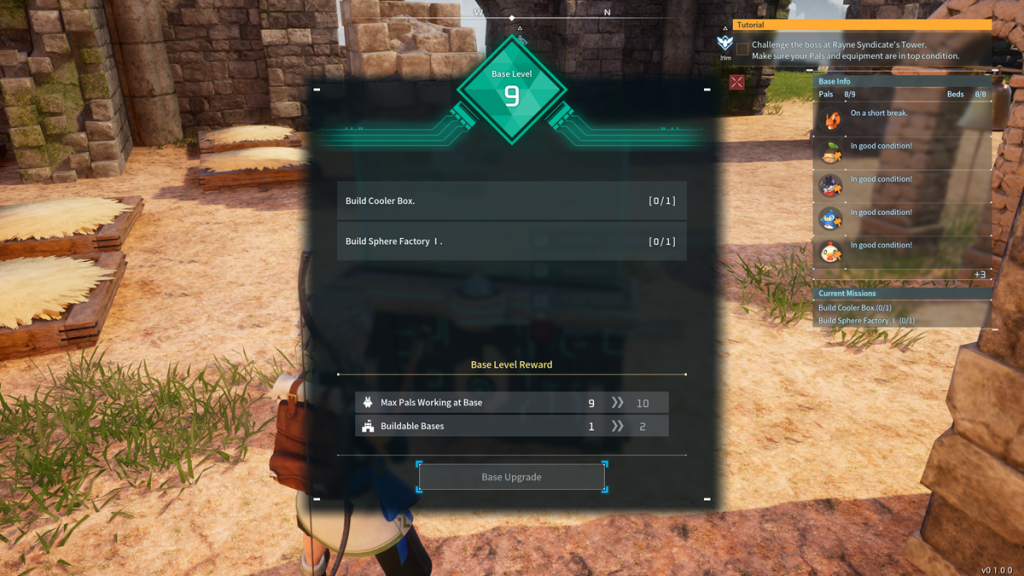The height and width of the screenshot is (576, 1024).
Task: Select the Build Sphere Factory mission row
Action: tap(511, 241)
